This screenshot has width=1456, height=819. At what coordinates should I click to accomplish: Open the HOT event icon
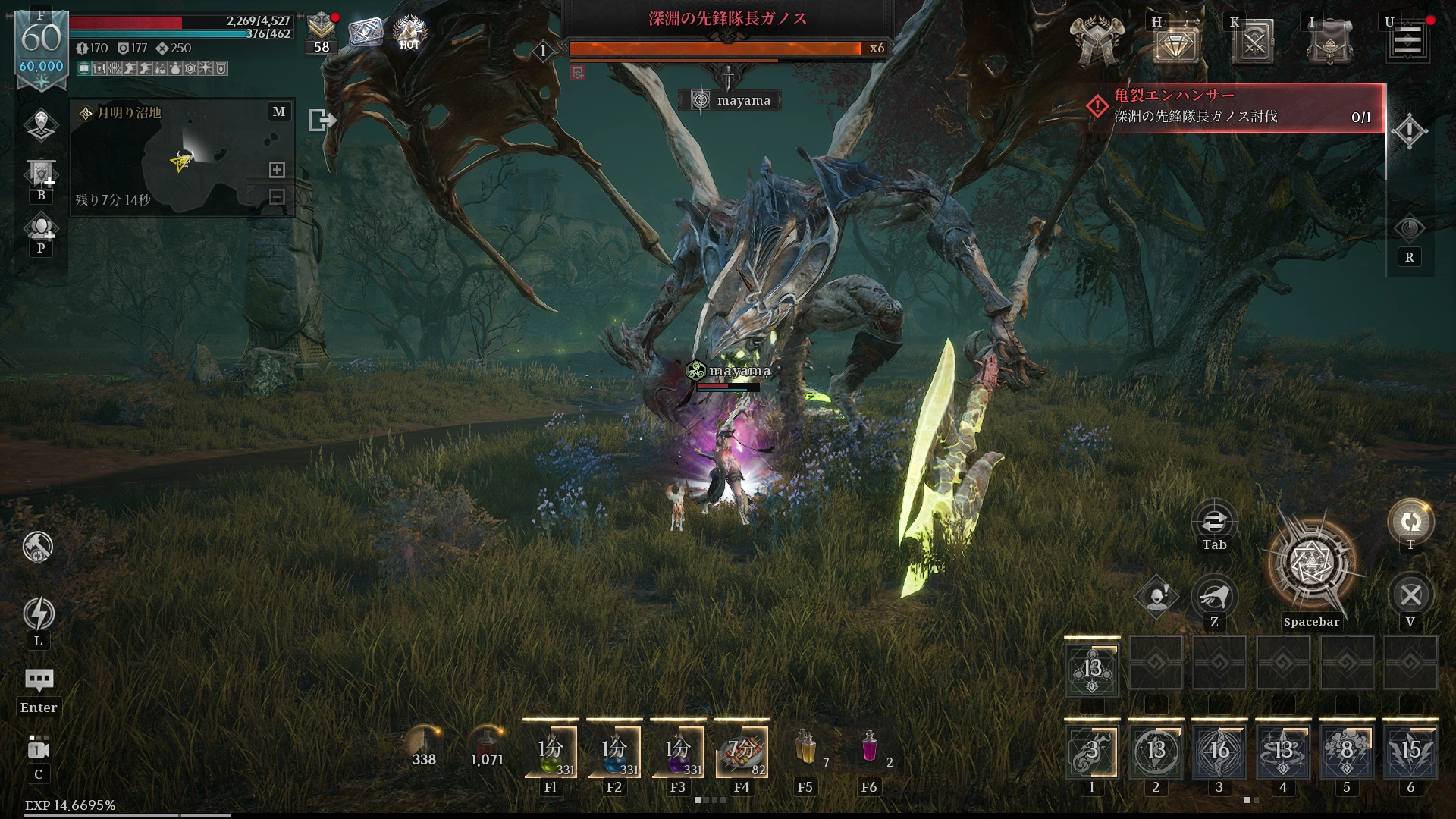coord(409,31)
